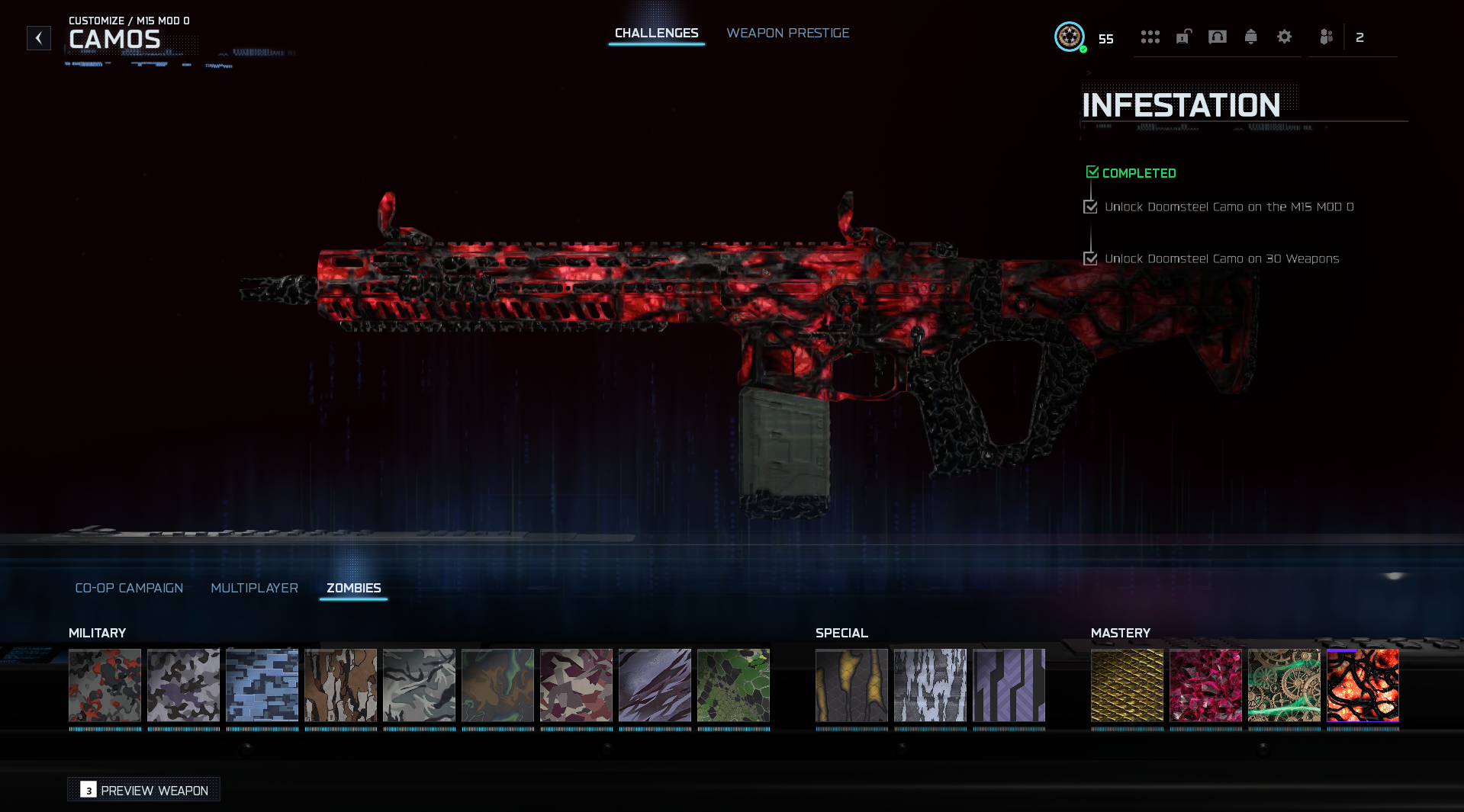Image resolution: width=1464 pixels, height=812 pixels.
Task: Switch to the Challenges tab
Action: [x=656, y=34]
